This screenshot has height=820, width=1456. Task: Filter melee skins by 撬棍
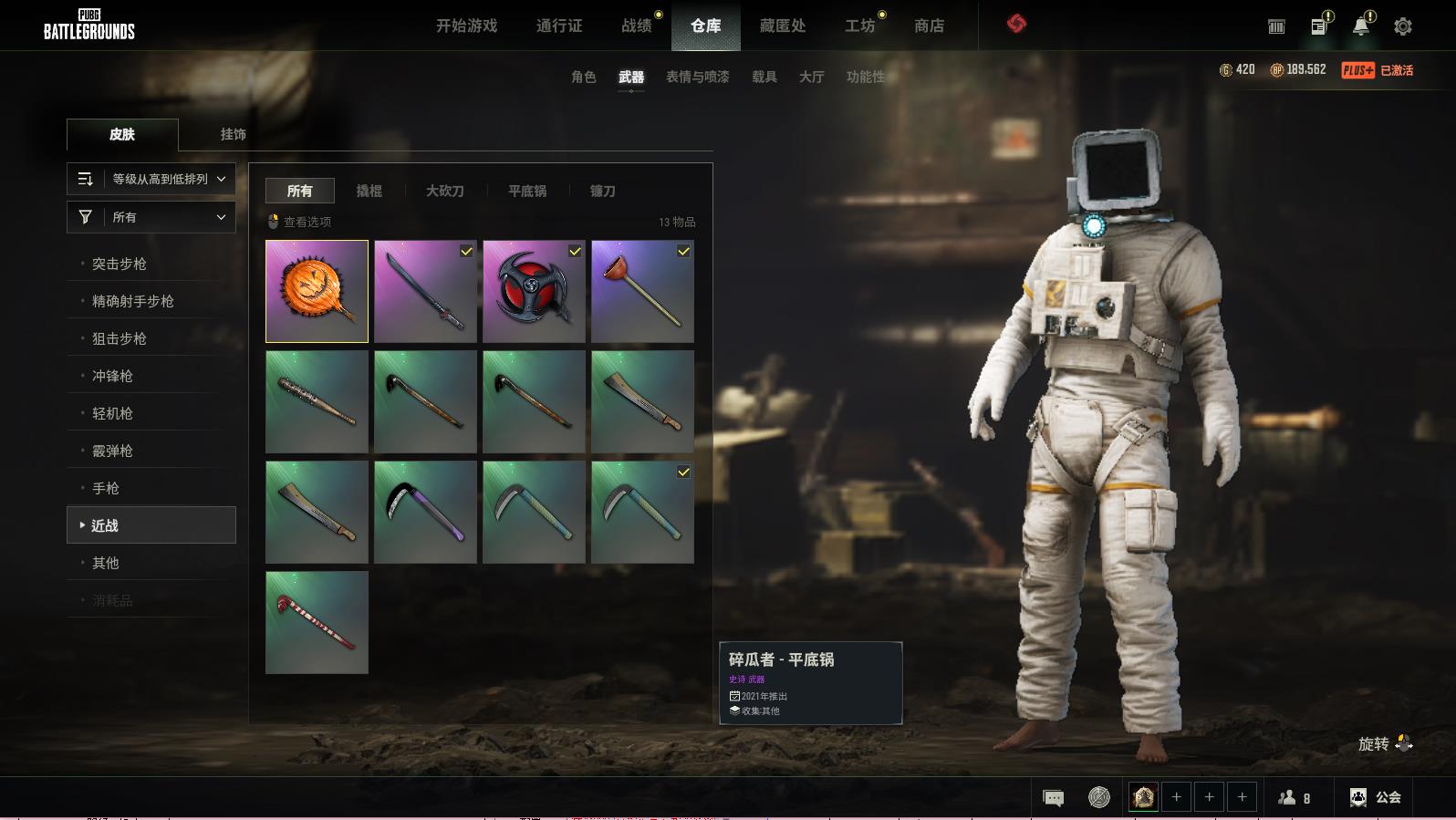[x=369, y=191]
